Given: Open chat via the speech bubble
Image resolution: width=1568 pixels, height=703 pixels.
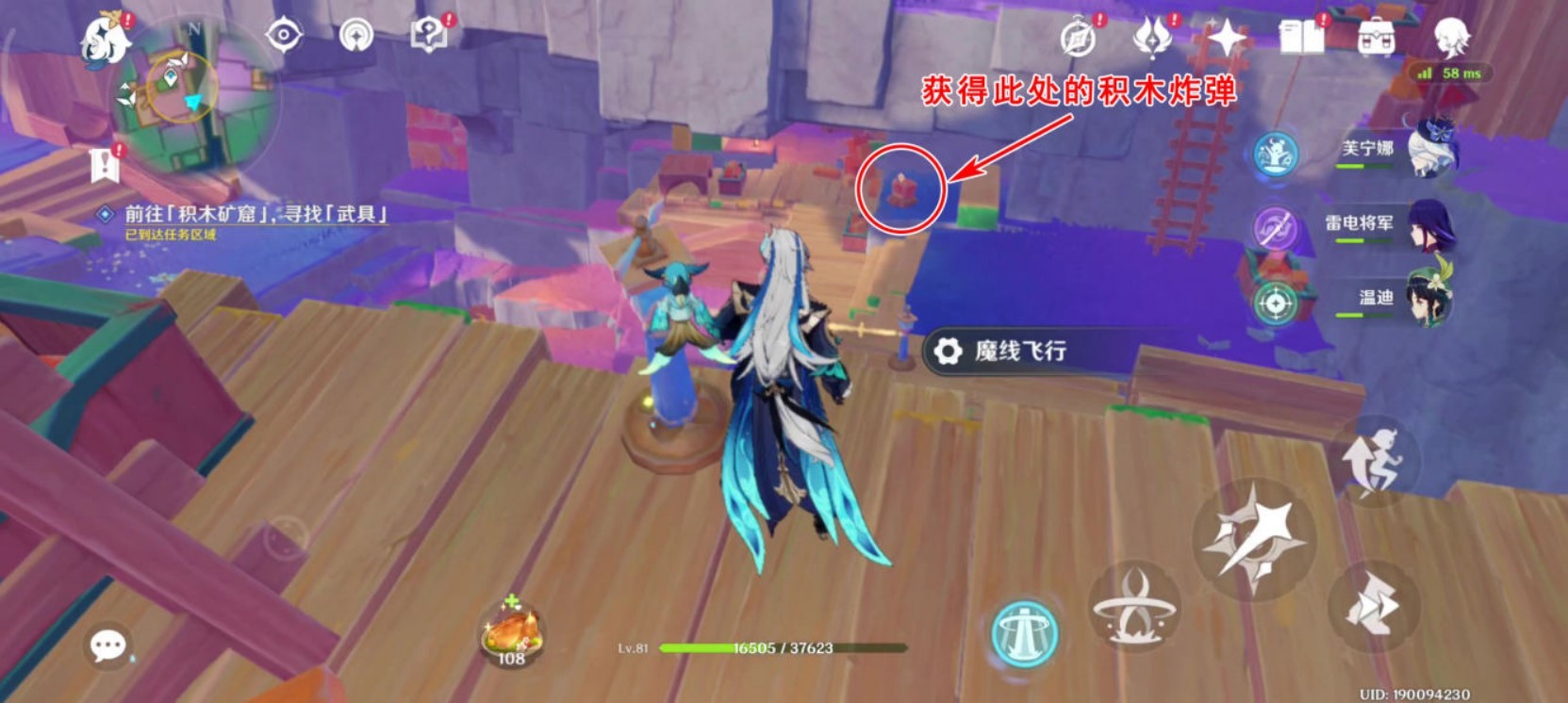Looking at the screenshot, I should coord(107,646).
